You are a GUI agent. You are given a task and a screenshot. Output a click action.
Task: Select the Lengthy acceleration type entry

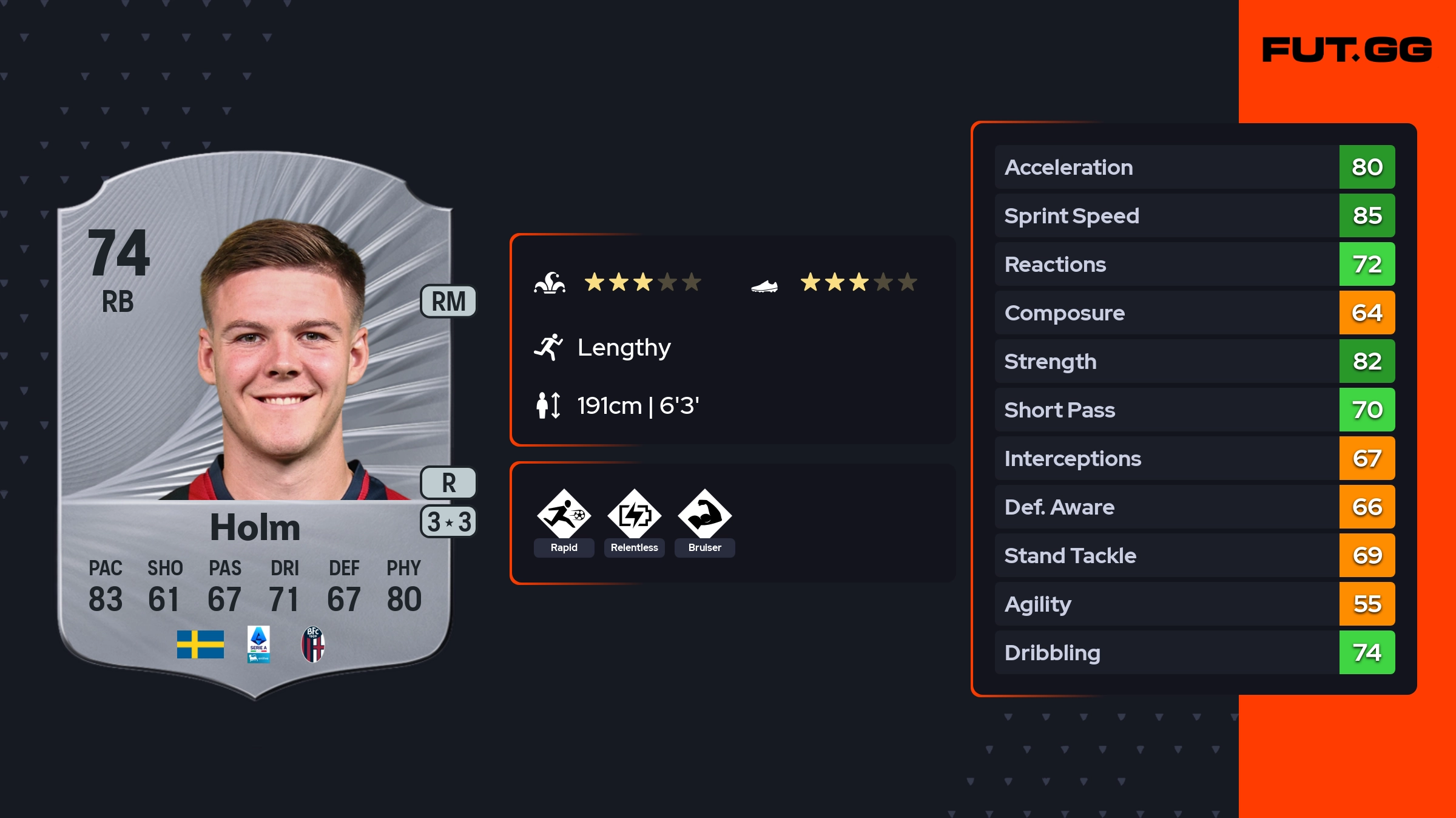623,348
